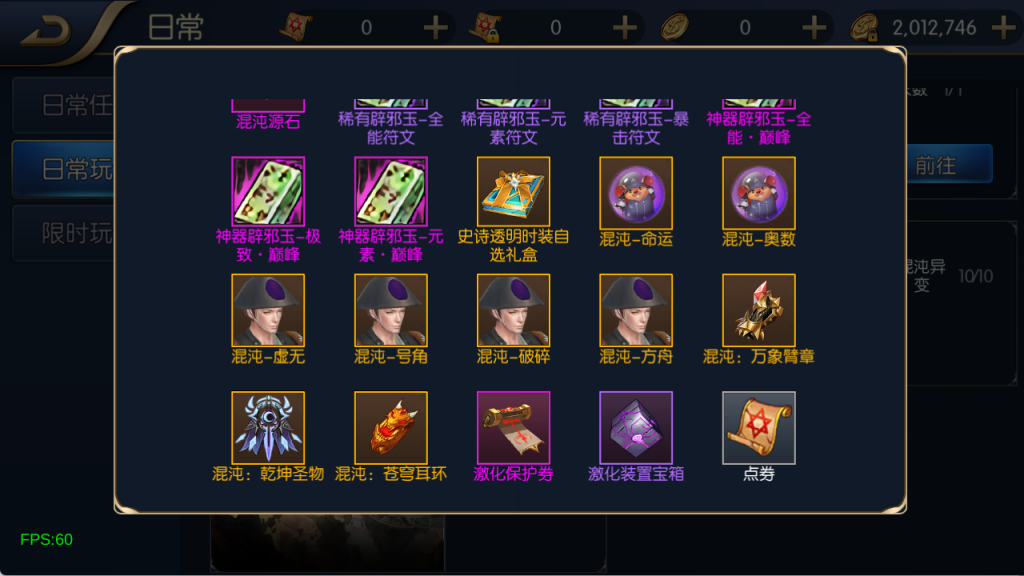Switch to the 日常玩法 tab
Screen dimensions: 1024x576
coord(65,169)
